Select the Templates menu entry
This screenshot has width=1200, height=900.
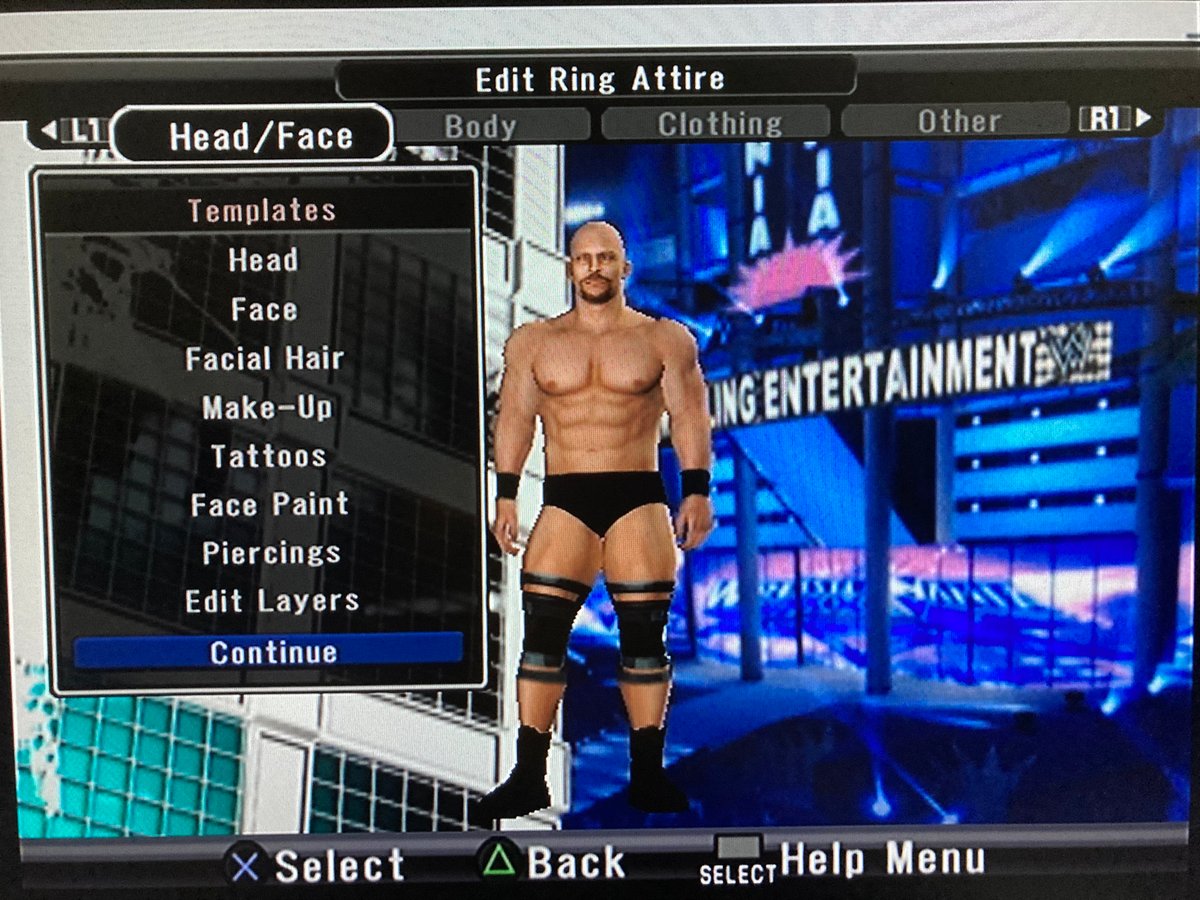262,211
